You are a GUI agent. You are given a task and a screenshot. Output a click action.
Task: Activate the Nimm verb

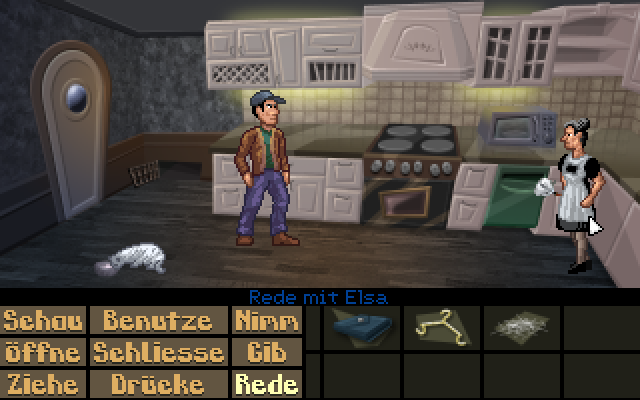click(x=265, y=321)
